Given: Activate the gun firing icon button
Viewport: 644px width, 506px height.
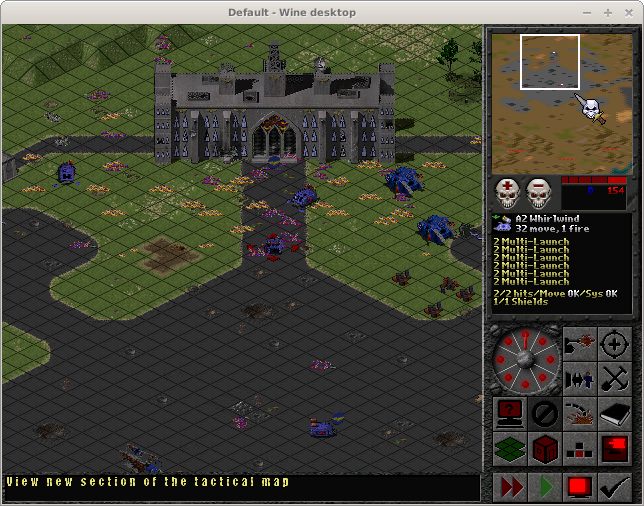Looking at the screenshot, I should point(580,345).
